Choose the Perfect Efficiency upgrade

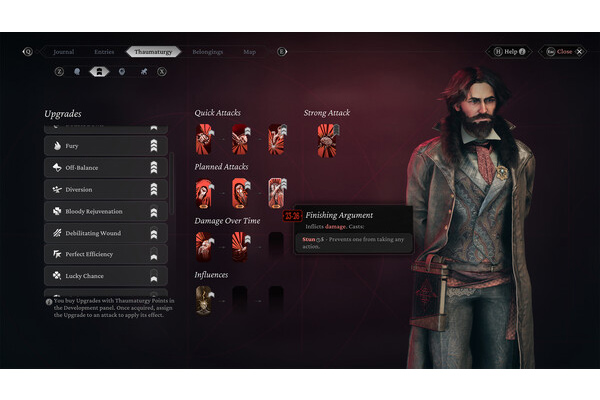(x=105, y=254)
